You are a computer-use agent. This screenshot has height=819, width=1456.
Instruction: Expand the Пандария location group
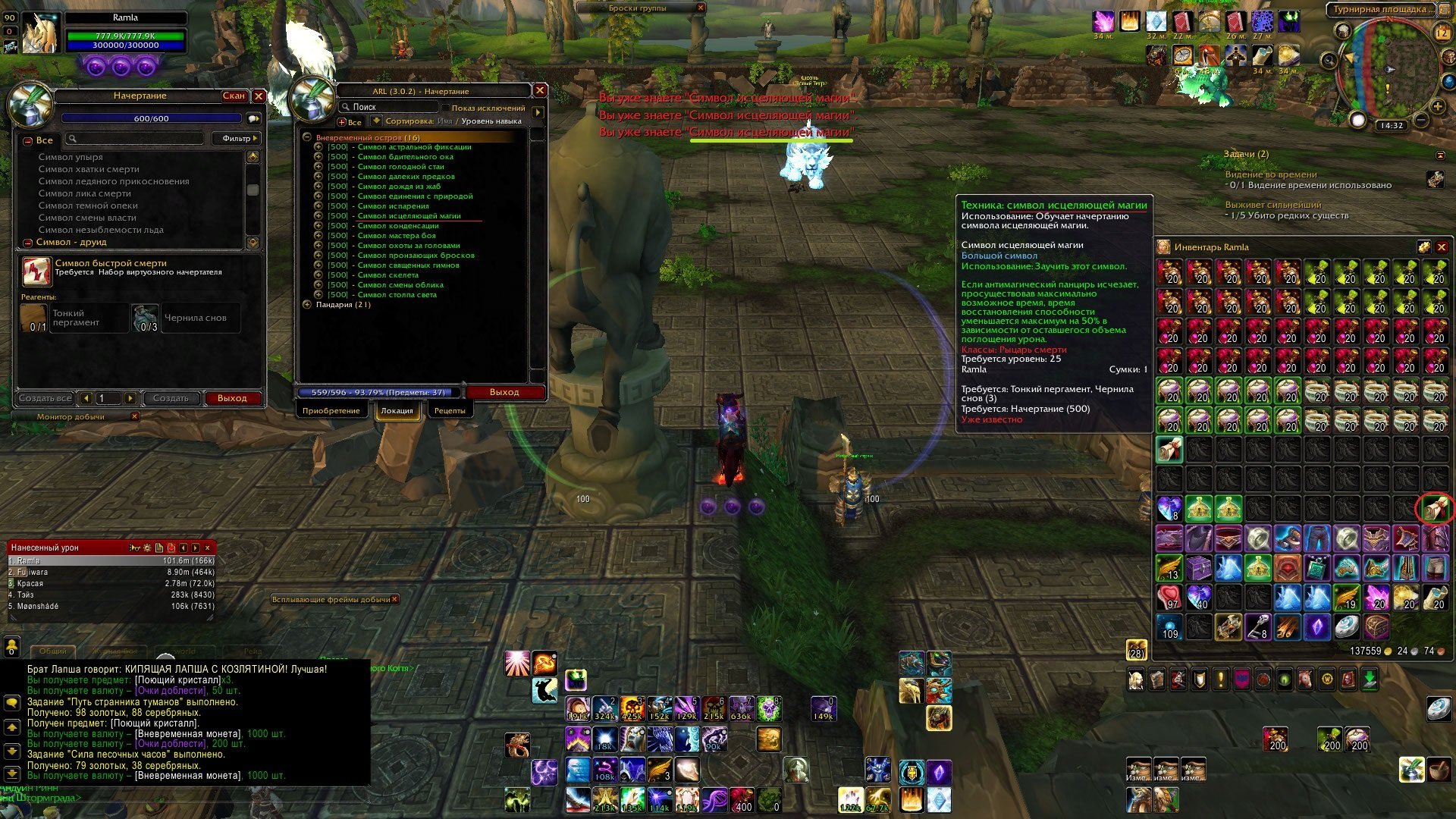(307, 305)
